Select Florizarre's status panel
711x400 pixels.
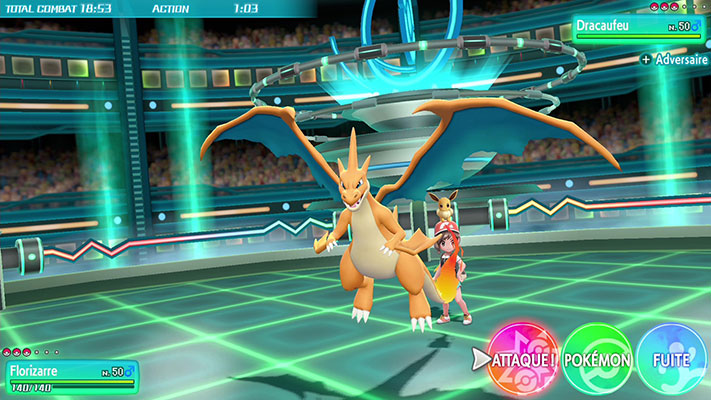point(70,375)
